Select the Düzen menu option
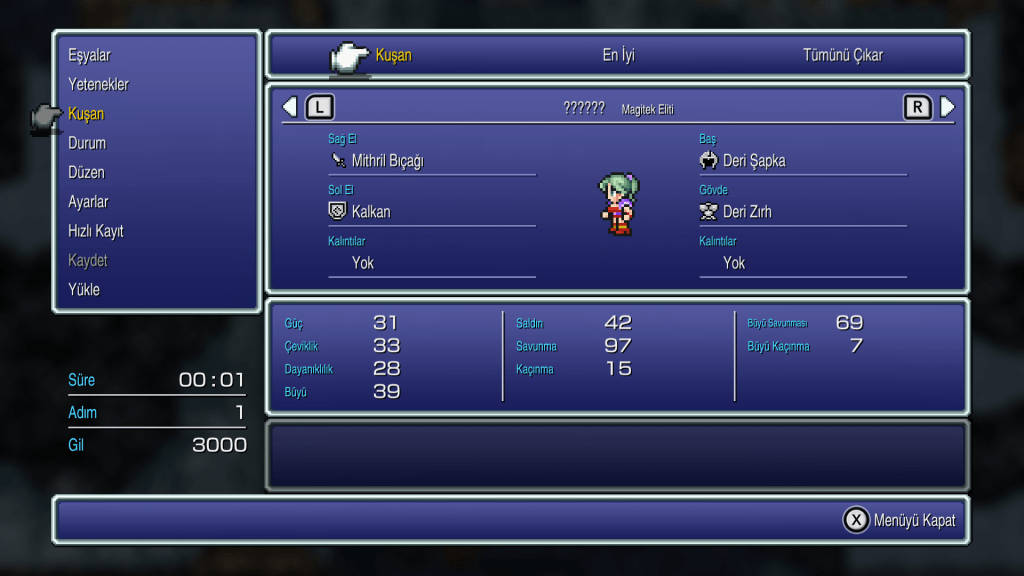The width and height of the screenshot is (1024, 576). click(86, 172)
